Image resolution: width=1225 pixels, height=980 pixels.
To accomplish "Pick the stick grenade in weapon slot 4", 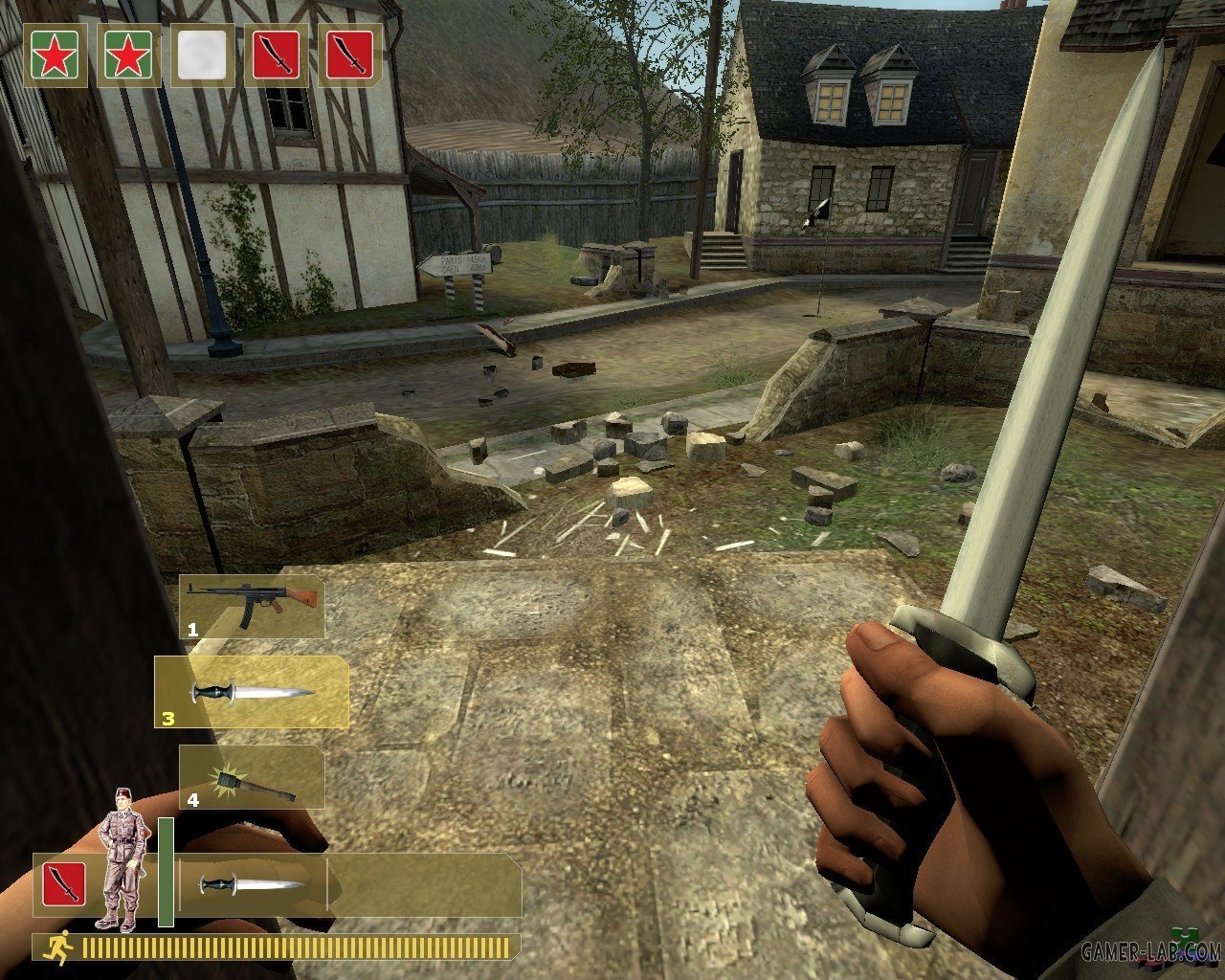I will (252, 777).
